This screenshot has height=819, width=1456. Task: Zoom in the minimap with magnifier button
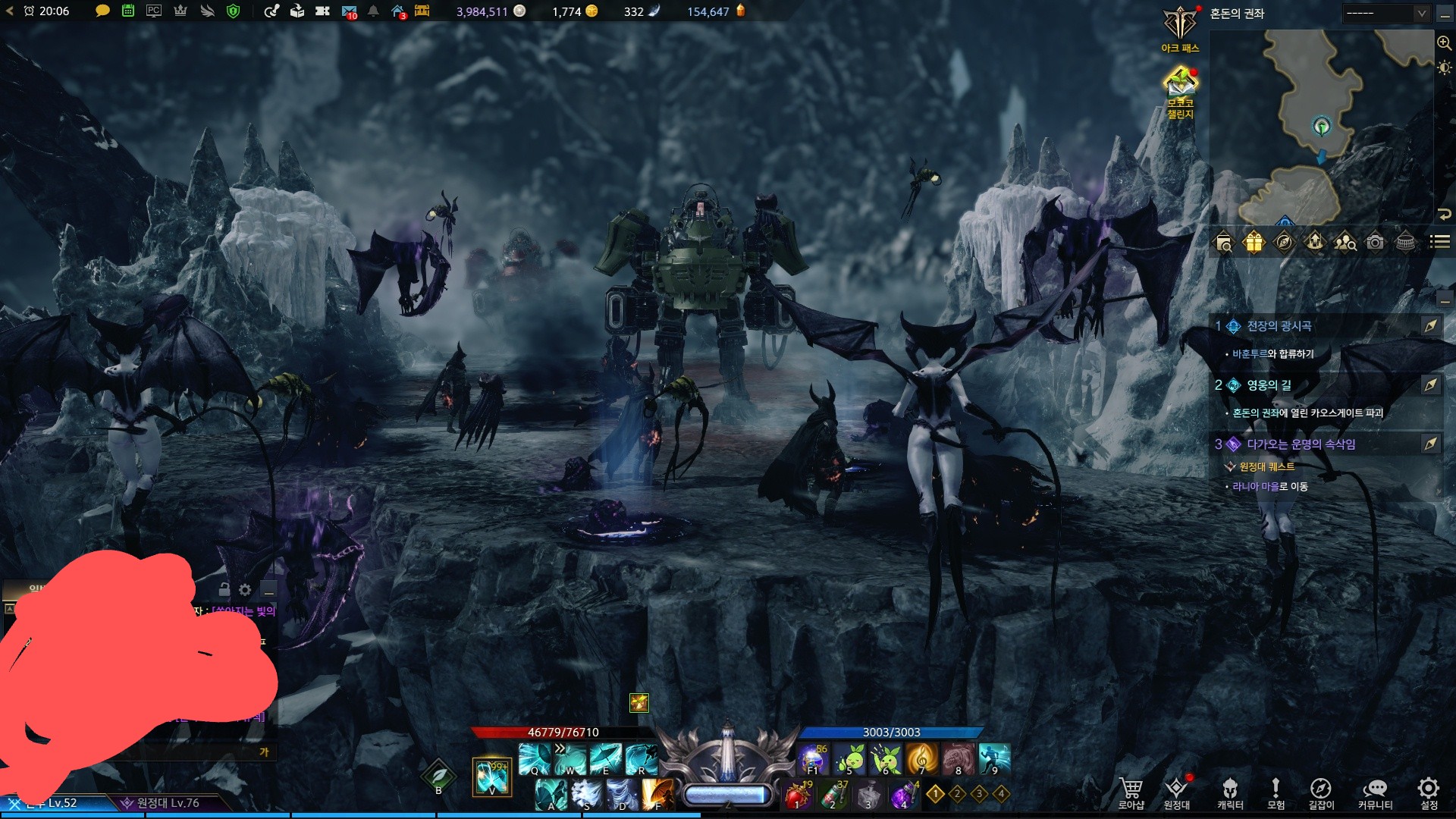[1444, 43]
